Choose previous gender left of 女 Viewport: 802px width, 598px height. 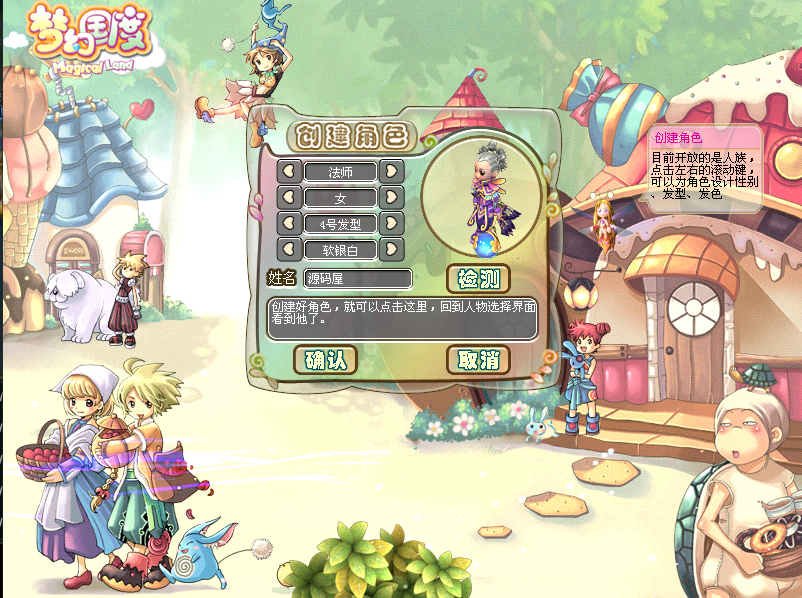(x=290, y=197)
